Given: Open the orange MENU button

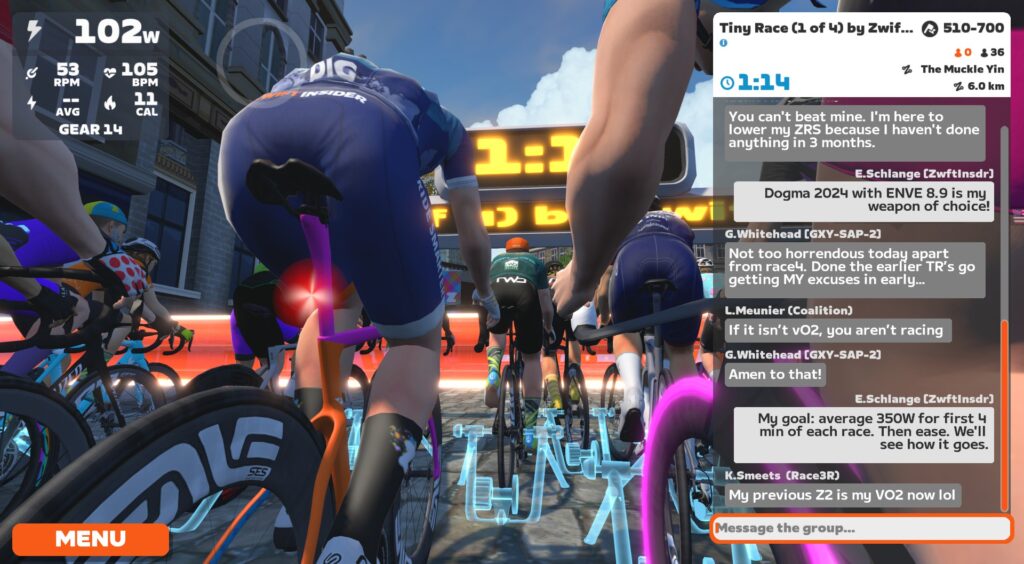Looking at the screenshot, I should click(90, 539).
